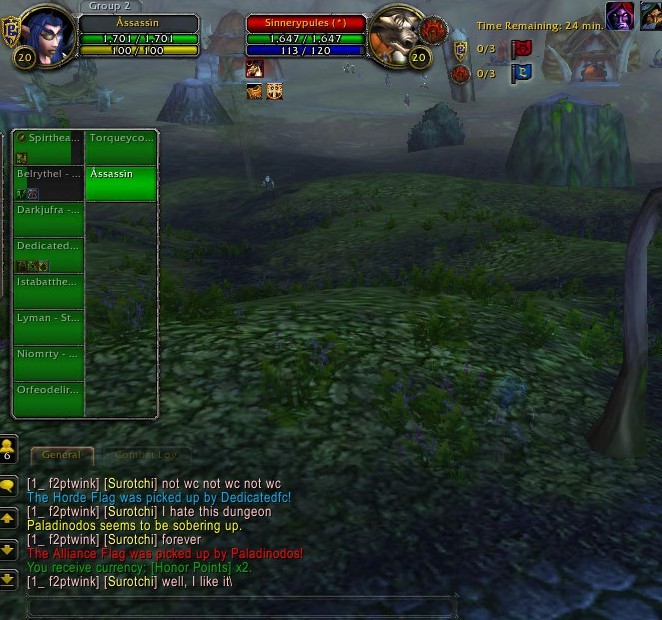Open the Combat Log tab
This screenshot has height=620, width=662.
pyautogui.click(x=146, y=455)
